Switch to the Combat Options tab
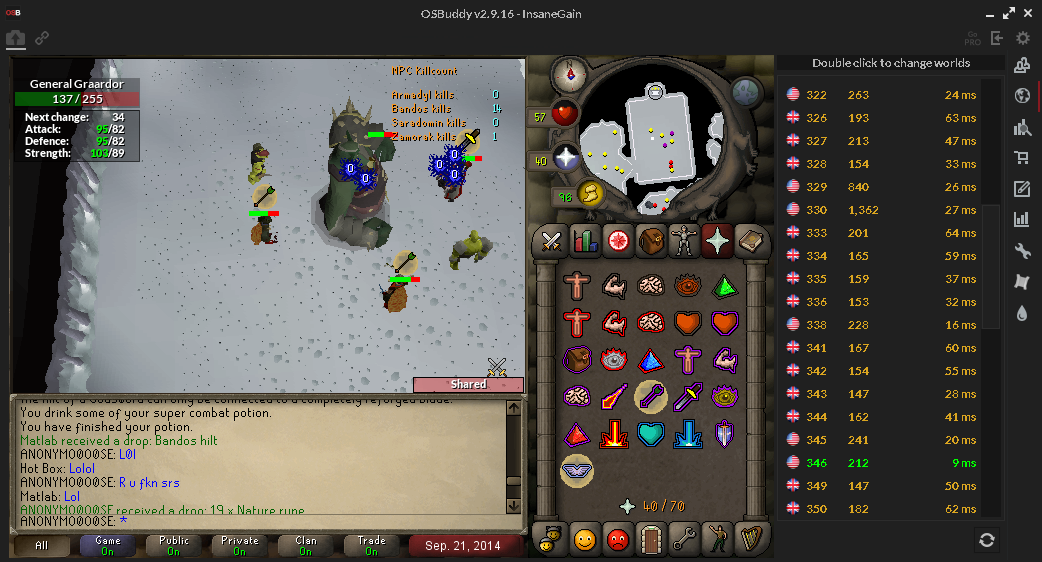The height and width of the screenshot is (562, 1042). pyautogui.click(x=550, y=241)
